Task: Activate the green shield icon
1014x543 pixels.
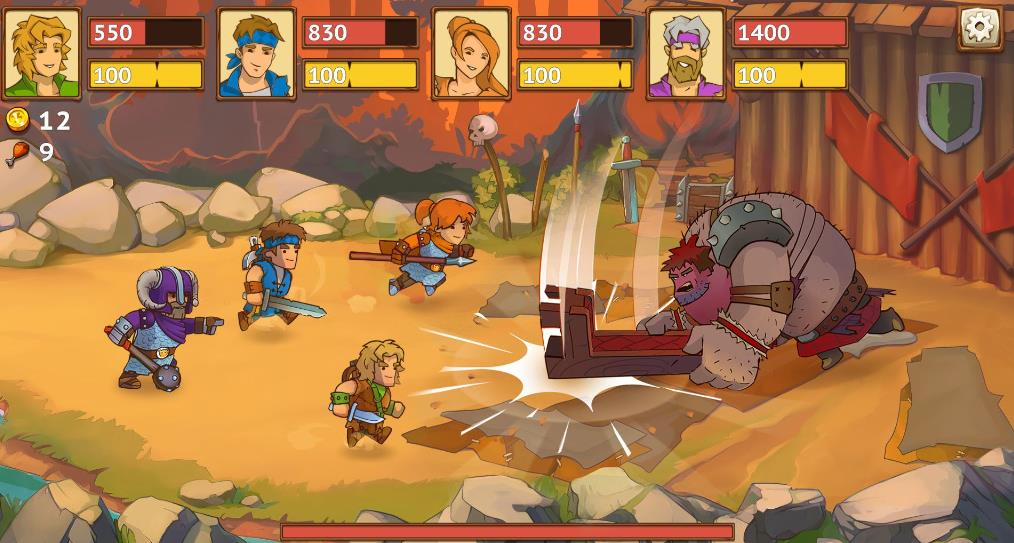Action: click(949, 109)
